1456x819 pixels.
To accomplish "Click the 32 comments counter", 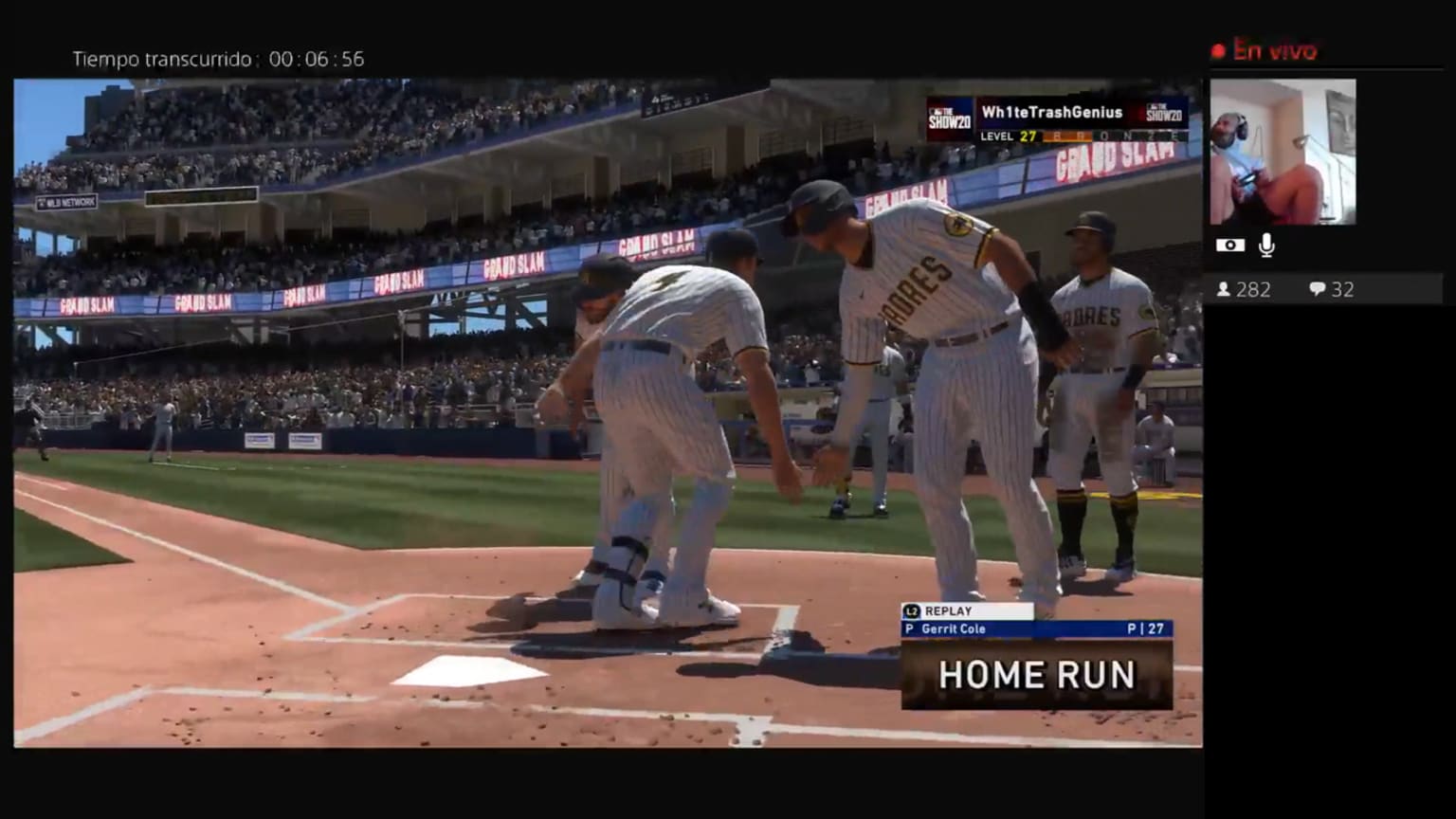I will 1344,289.
